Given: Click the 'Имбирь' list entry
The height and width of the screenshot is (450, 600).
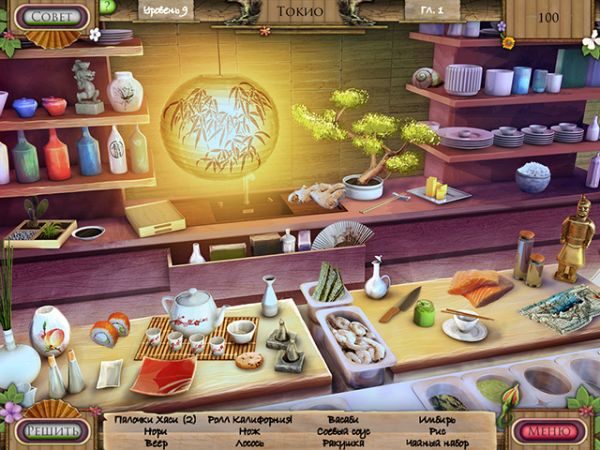Looking at the screenshot, I should (x=439, y=420).
